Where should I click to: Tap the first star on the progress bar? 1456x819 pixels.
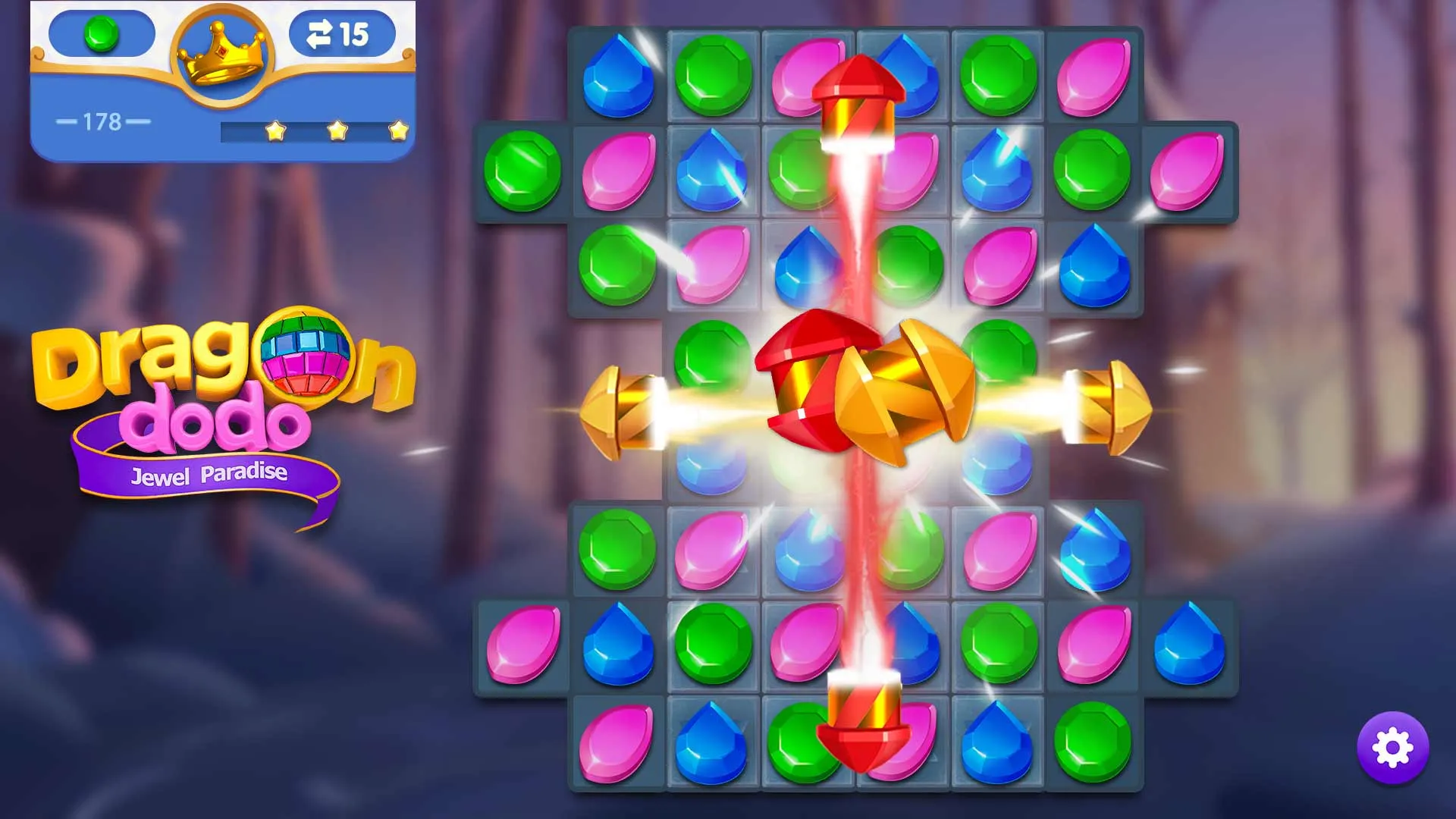tap(275, 131)
